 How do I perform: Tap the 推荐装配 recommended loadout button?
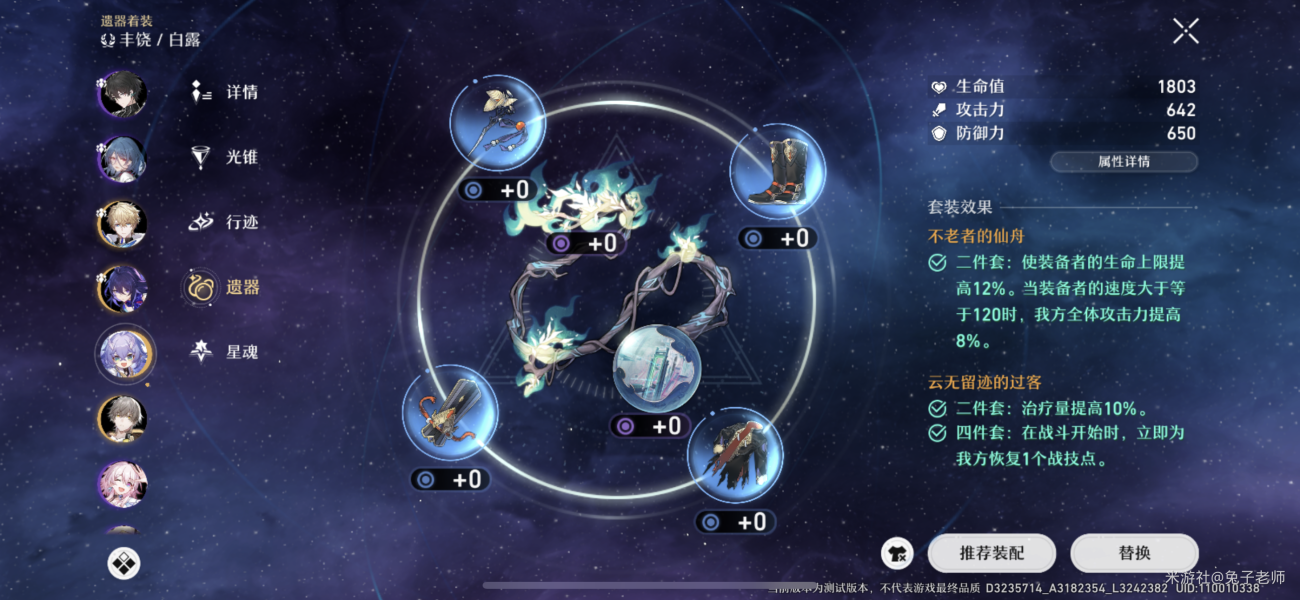[x=992, y=552]
